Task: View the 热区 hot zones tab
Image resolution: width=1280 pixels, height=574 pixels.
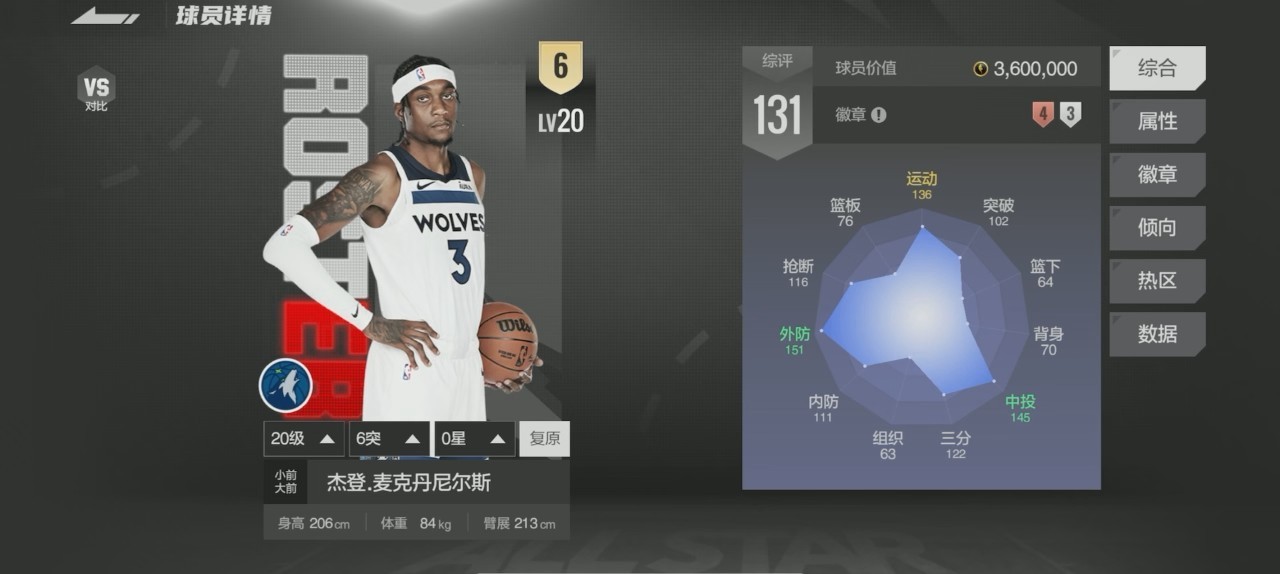Action: (1157, 281)
